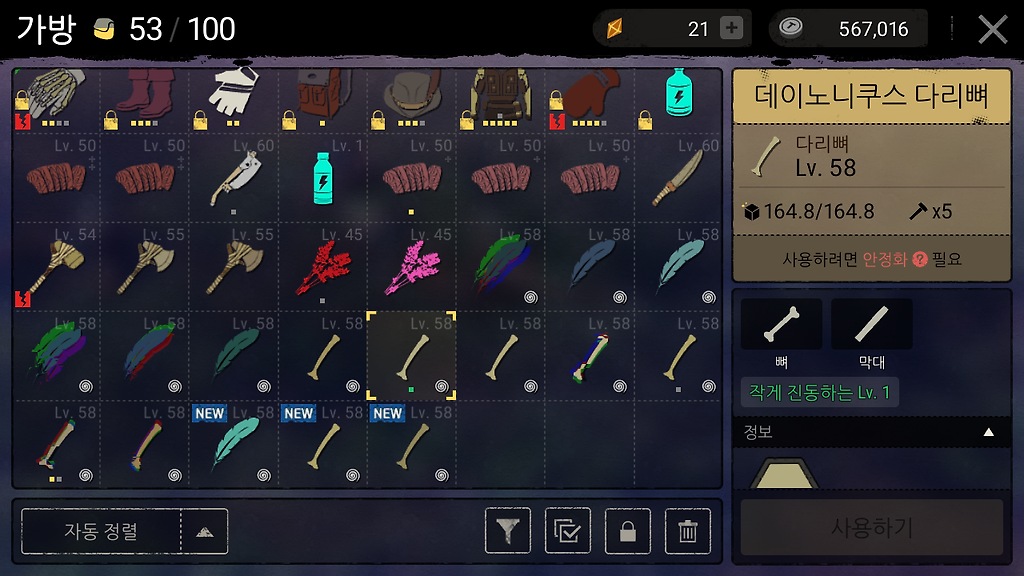Select the Lv. 54 stone axe
1024x576 pixels.
point(56,267)
